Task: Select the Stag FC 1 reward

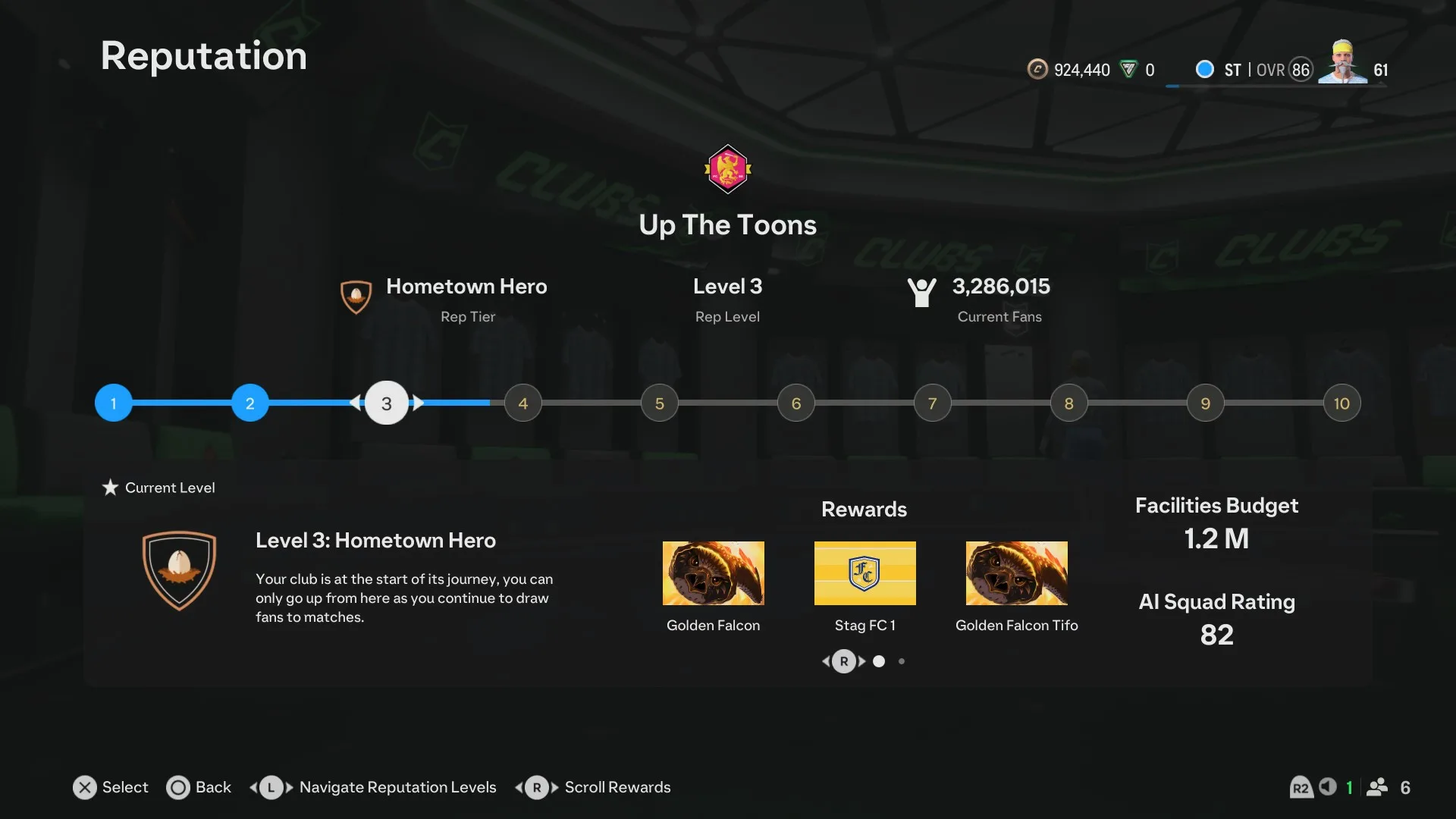Action: 864,573
